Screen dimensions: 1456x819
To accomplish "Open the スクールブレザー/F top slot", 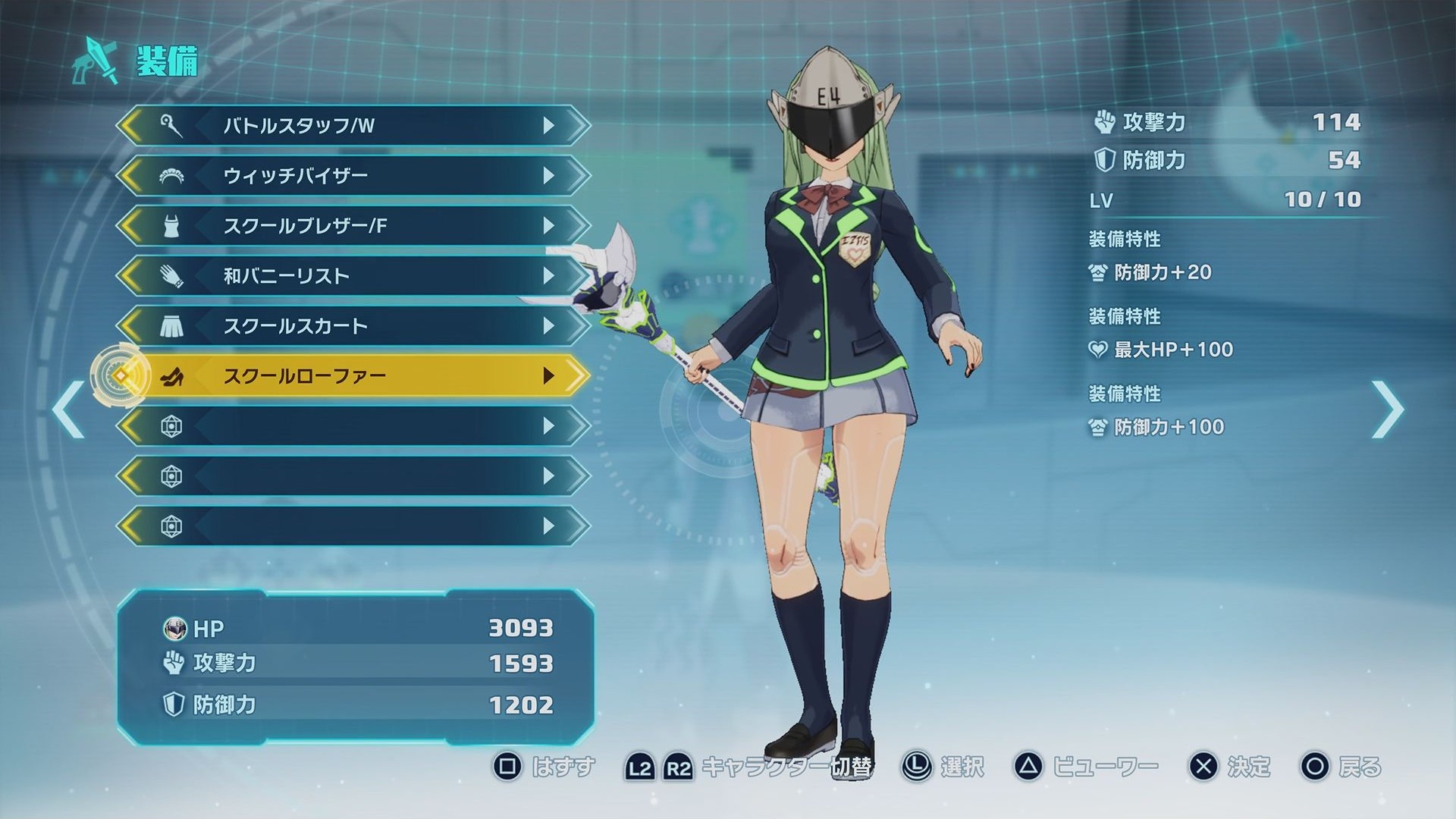I will (x=353, y=226).
